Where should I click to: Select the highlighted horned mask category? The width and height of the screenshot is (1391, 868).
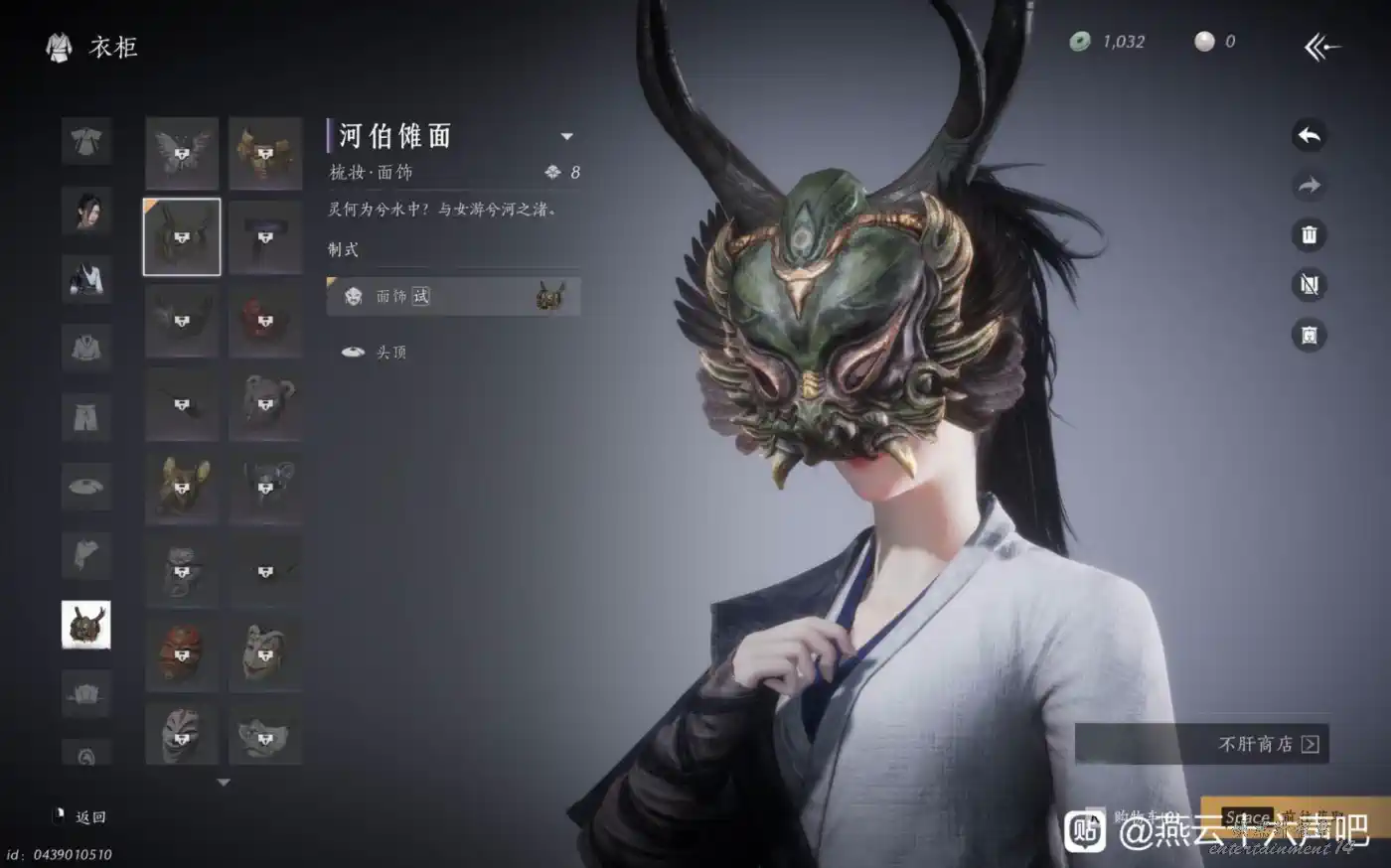86,625
